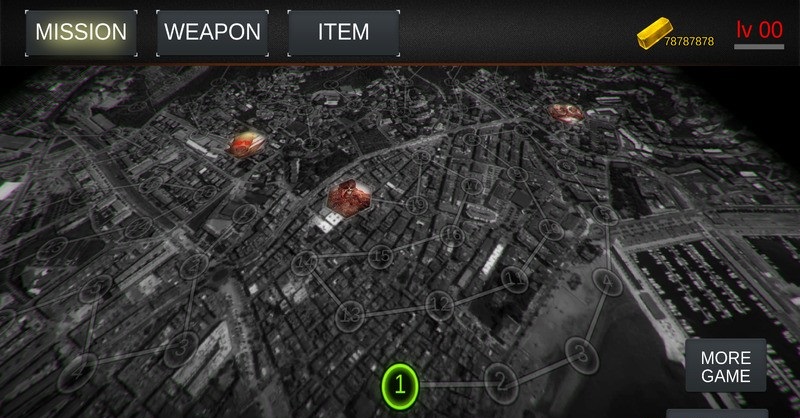
Task: Show the ITEM tab
Action: point(343,32)
